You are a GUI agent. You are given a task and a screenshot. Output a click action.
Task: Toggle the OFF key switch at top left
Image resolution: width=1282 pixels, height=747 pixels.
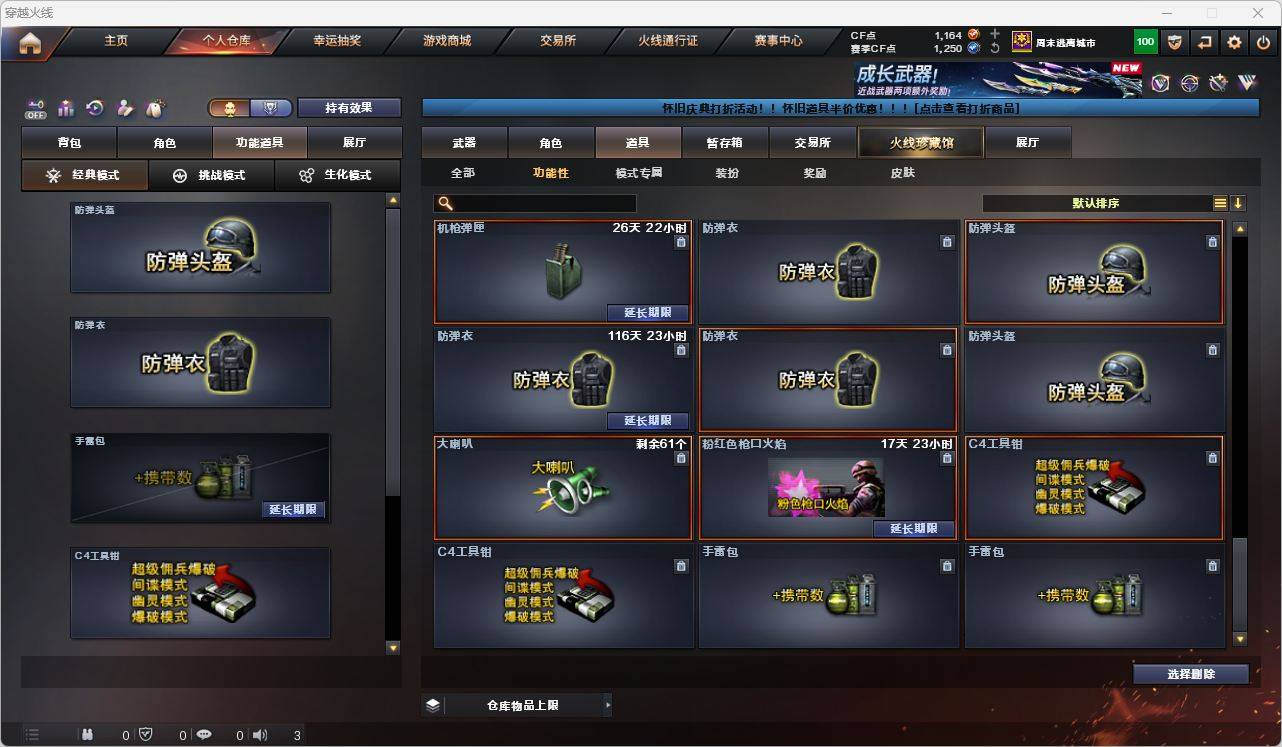click(35, 108)
